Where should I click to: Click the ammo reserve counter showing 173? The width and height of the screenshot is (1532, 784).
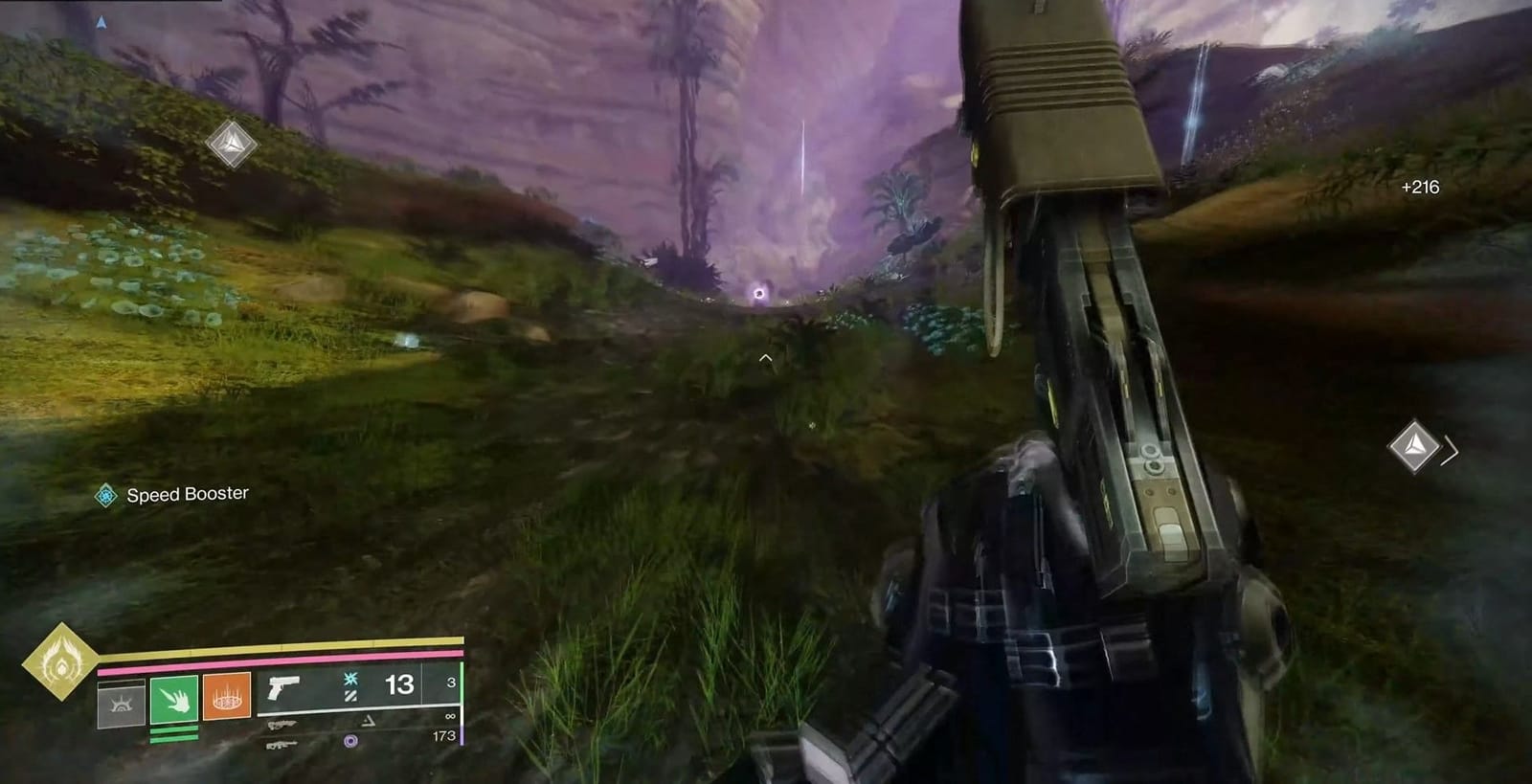(x=444, y=736)
